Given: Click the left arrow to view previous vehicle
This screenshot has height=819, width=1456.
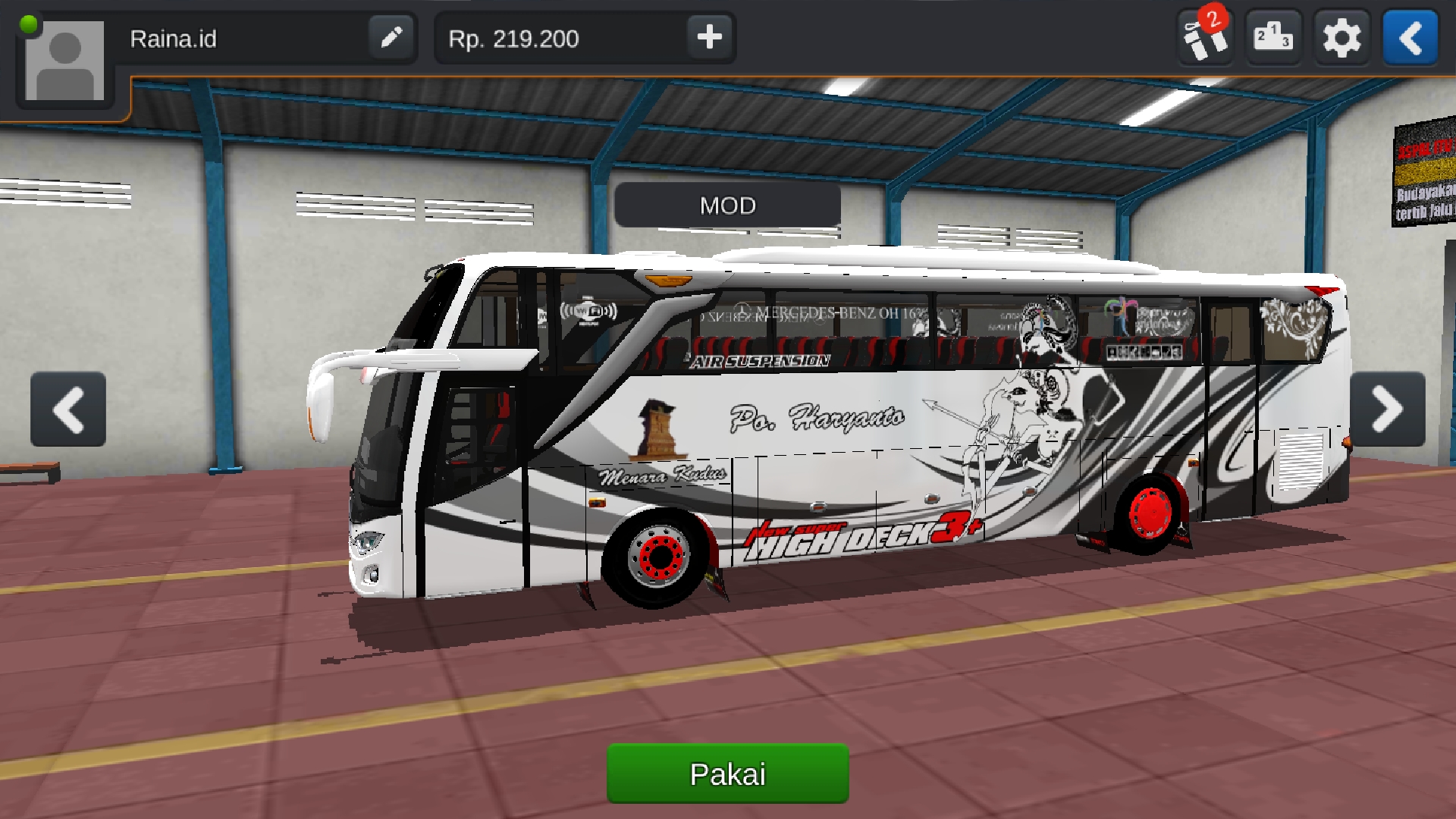Looking at the screenshot, I should pyautogui.click(x=67, y=409).
